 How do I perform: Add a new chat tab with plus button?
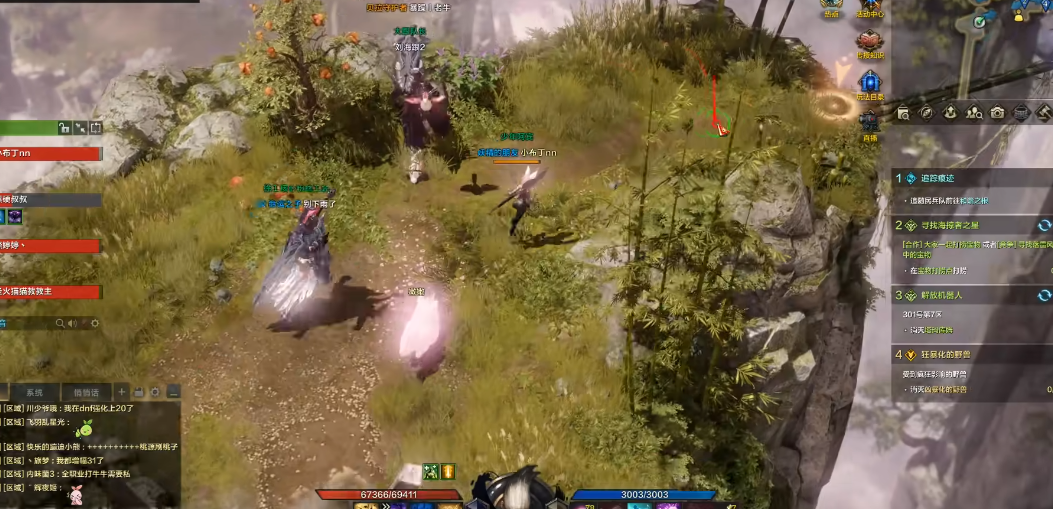(122, 392)
